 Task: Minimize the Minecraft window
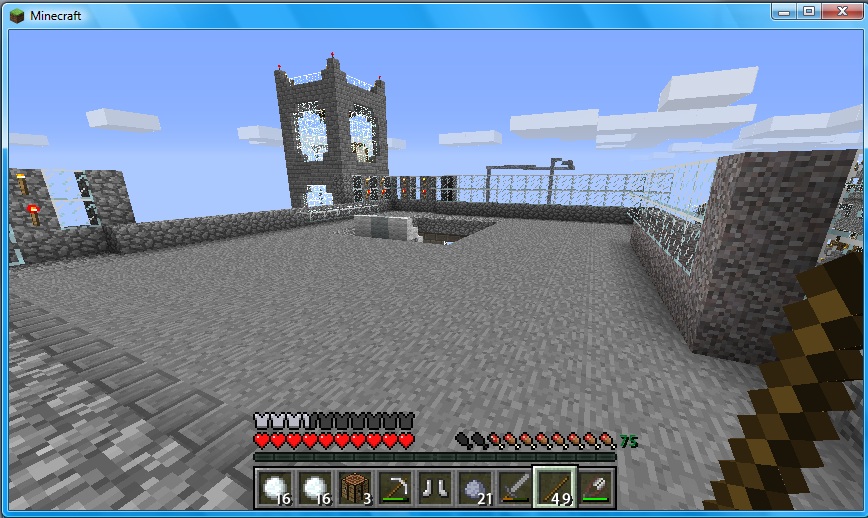tap(785, 10)
